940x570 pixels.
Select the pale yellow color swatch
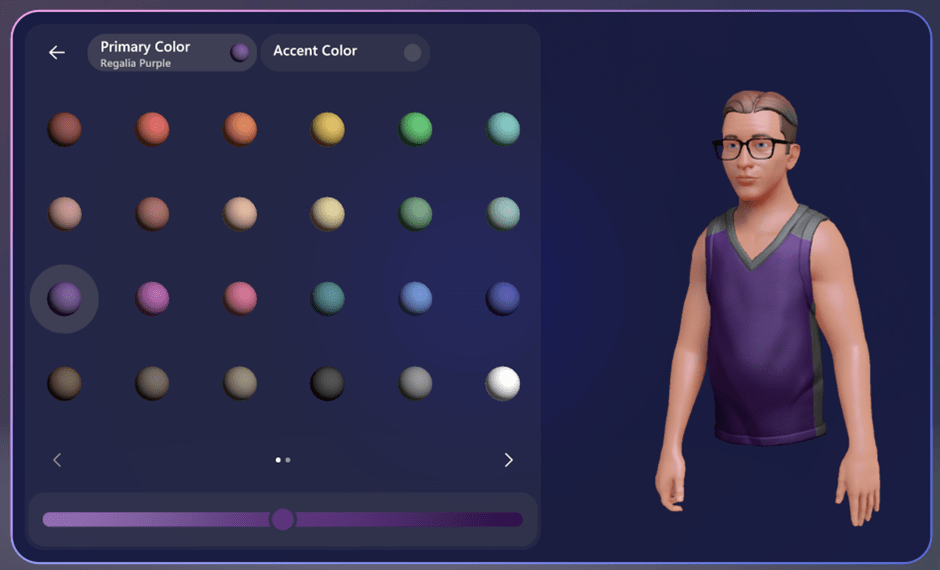tap(328, 214)
